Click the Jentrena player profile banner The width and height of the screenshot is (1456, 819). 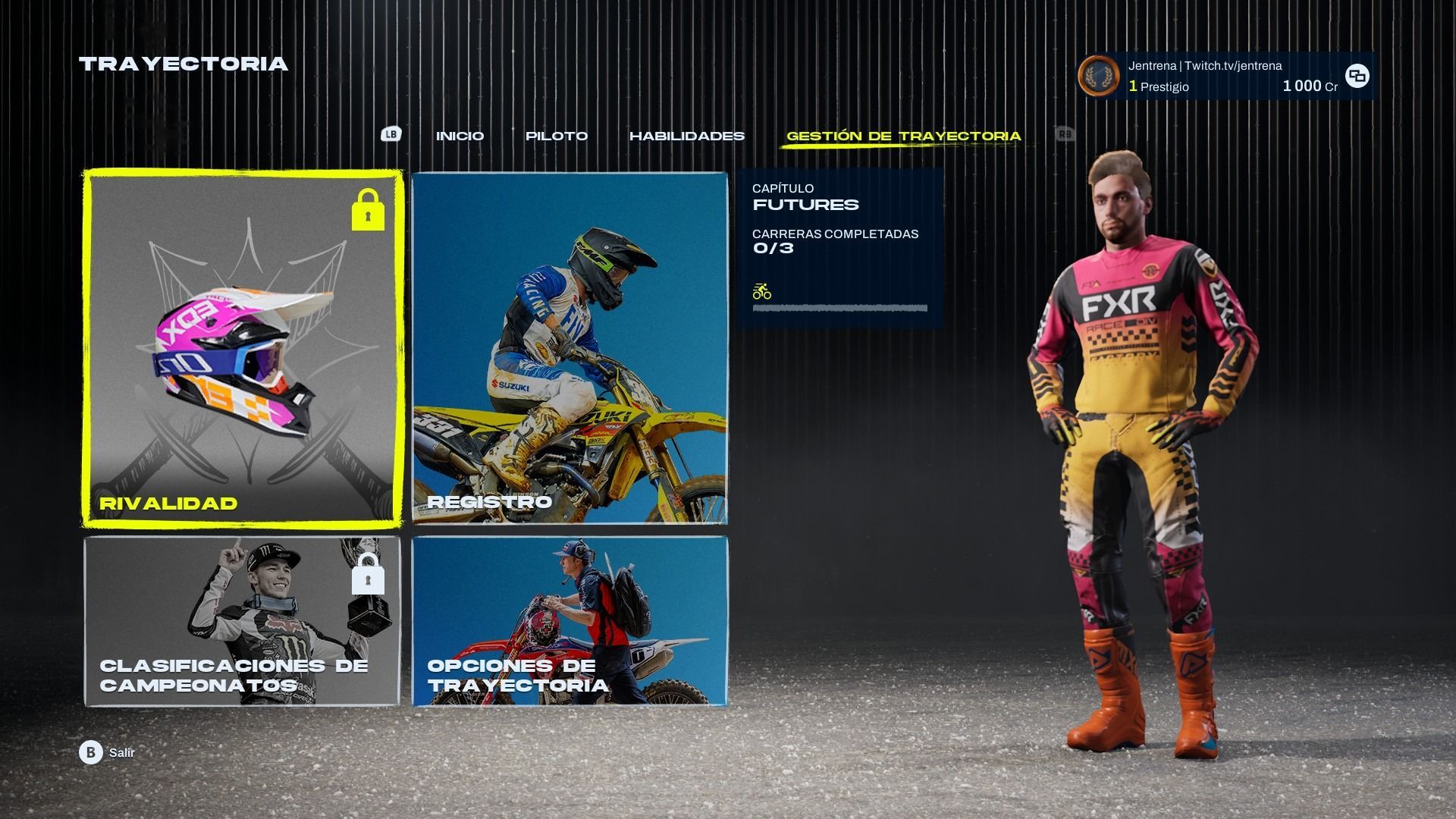click(x=1224, y=76)
